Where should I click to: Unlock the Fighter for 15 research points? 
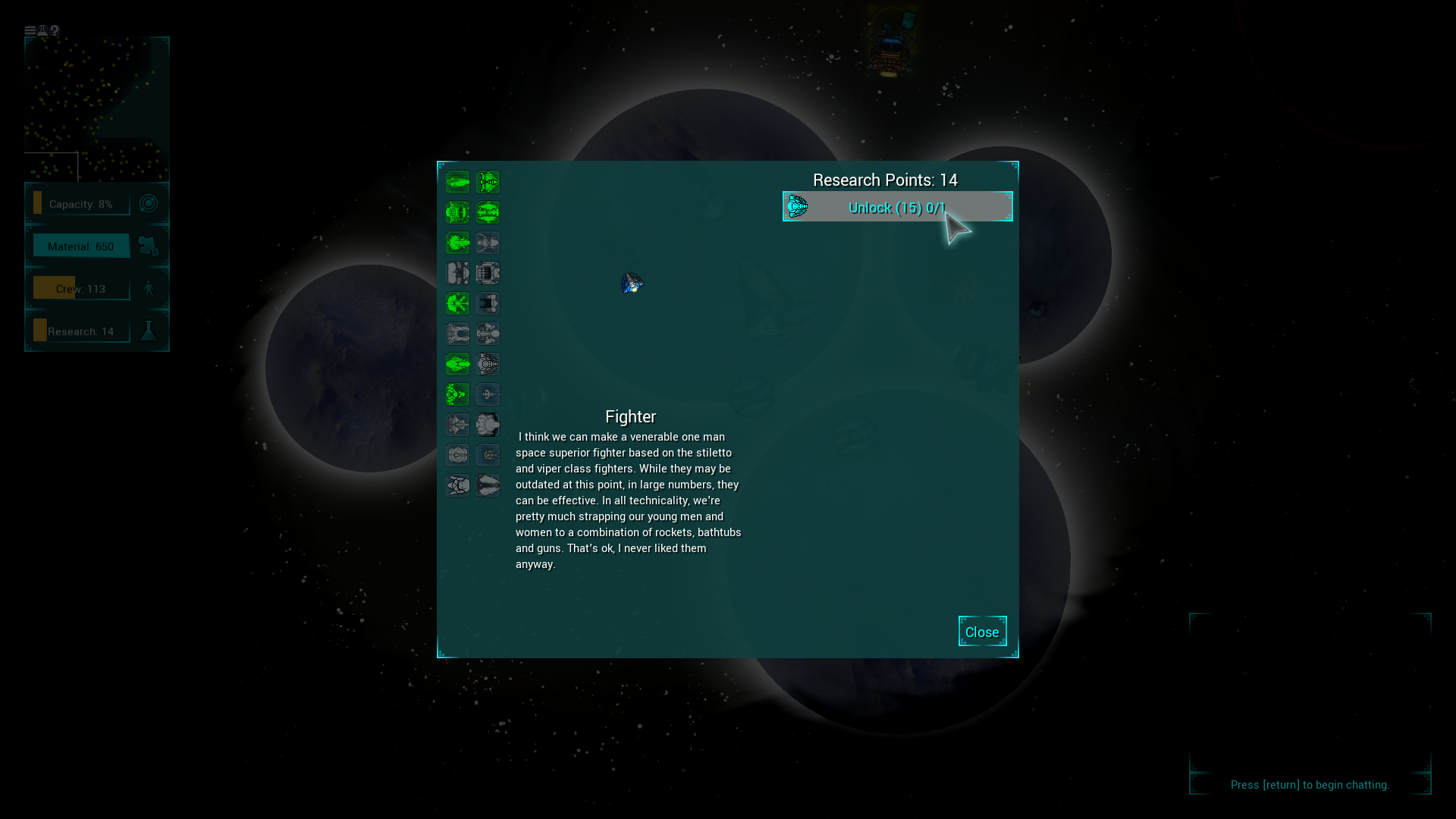pos(897,207)
